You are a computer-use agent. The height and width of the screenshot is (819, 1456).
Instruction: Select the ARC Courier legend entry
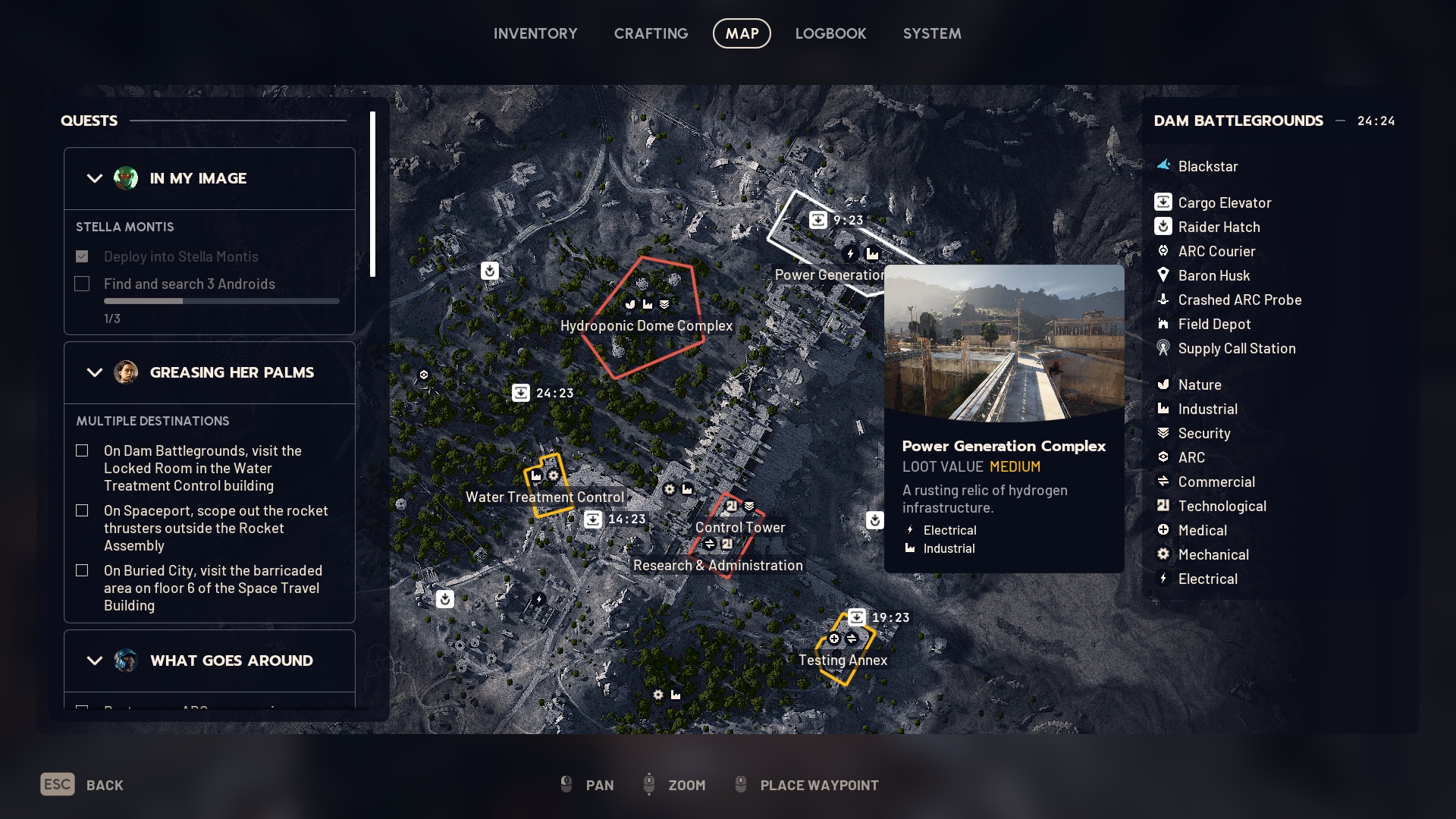click(1163, 251)
